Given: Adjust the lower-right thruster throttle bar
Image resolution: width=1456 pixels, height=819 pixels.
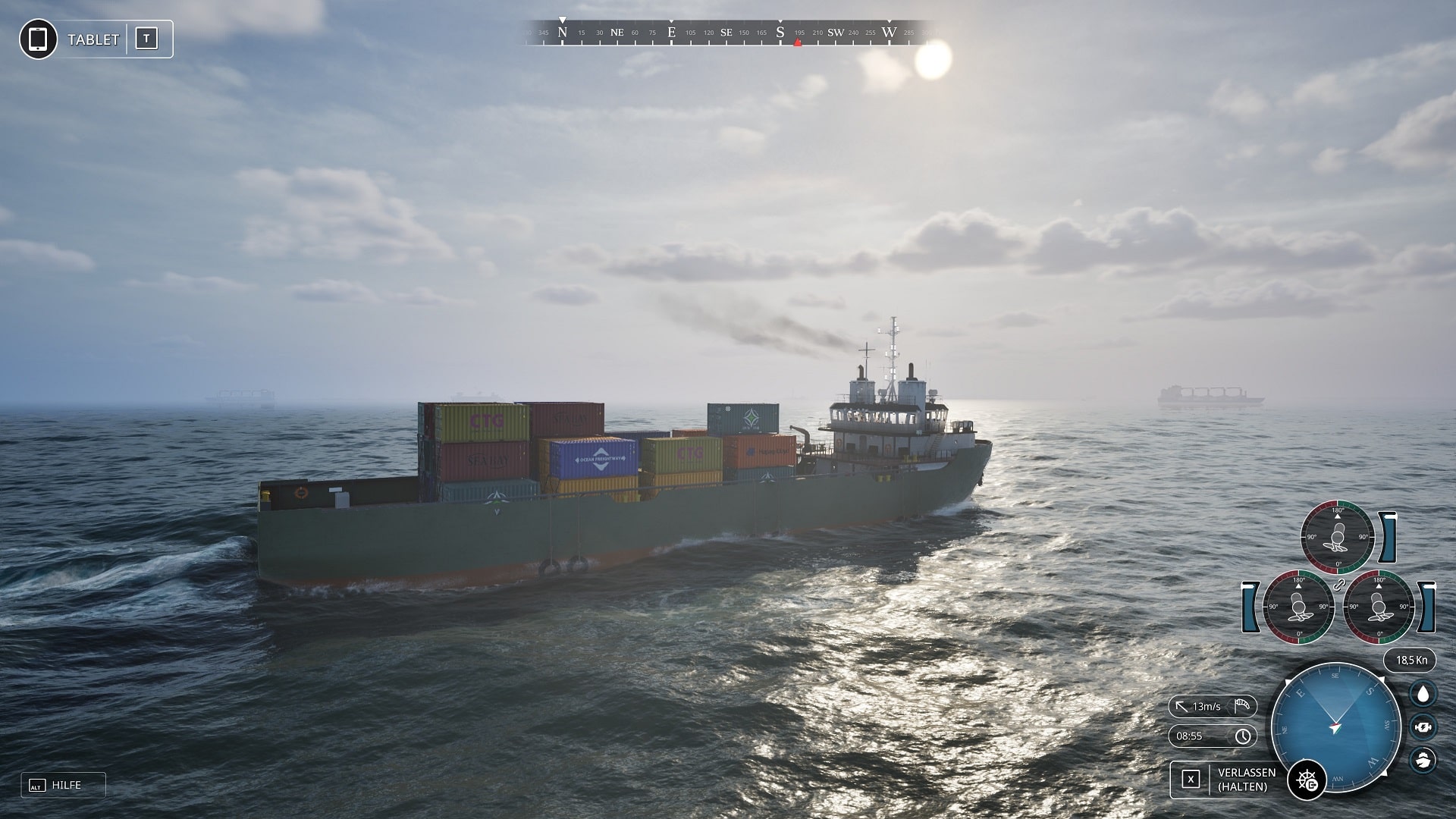Looking at the screenshot, I should (1427, 607).
